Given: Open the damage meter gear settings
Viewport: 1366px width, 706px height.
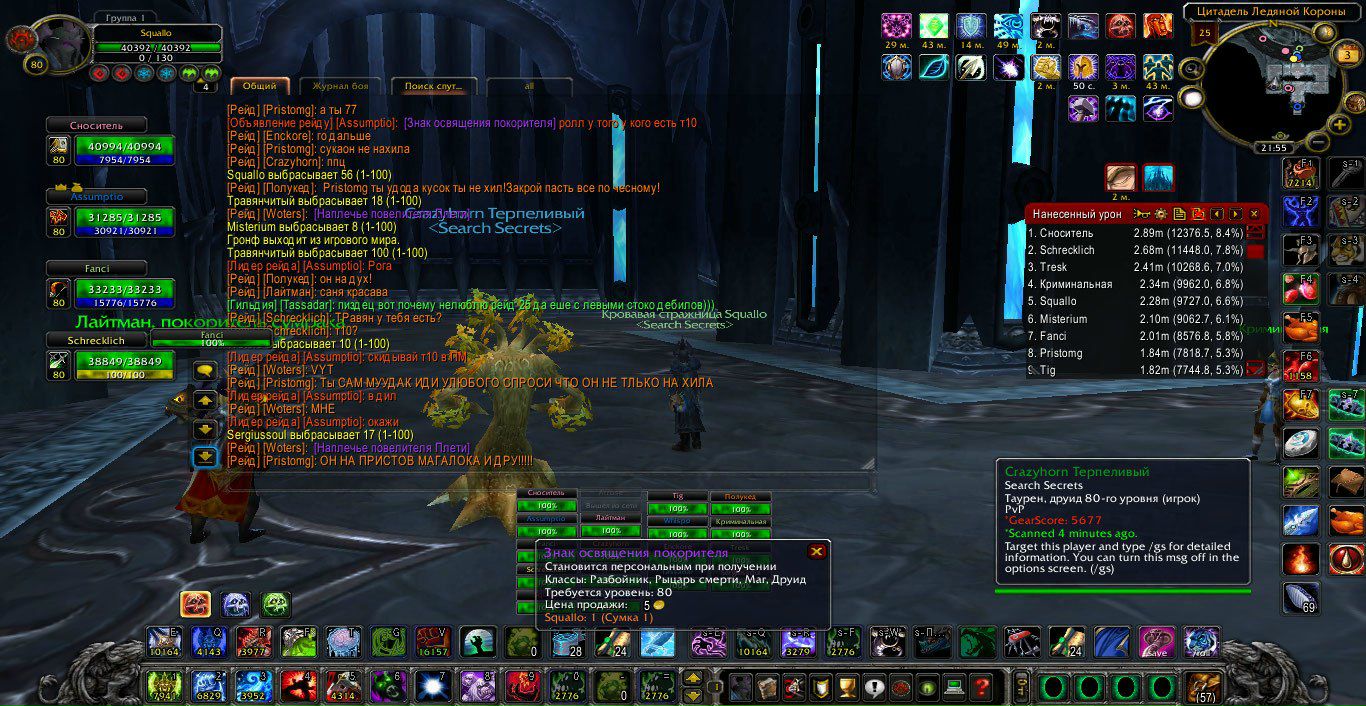Looking at the screenshot, I should click(x=1161, y=214).
